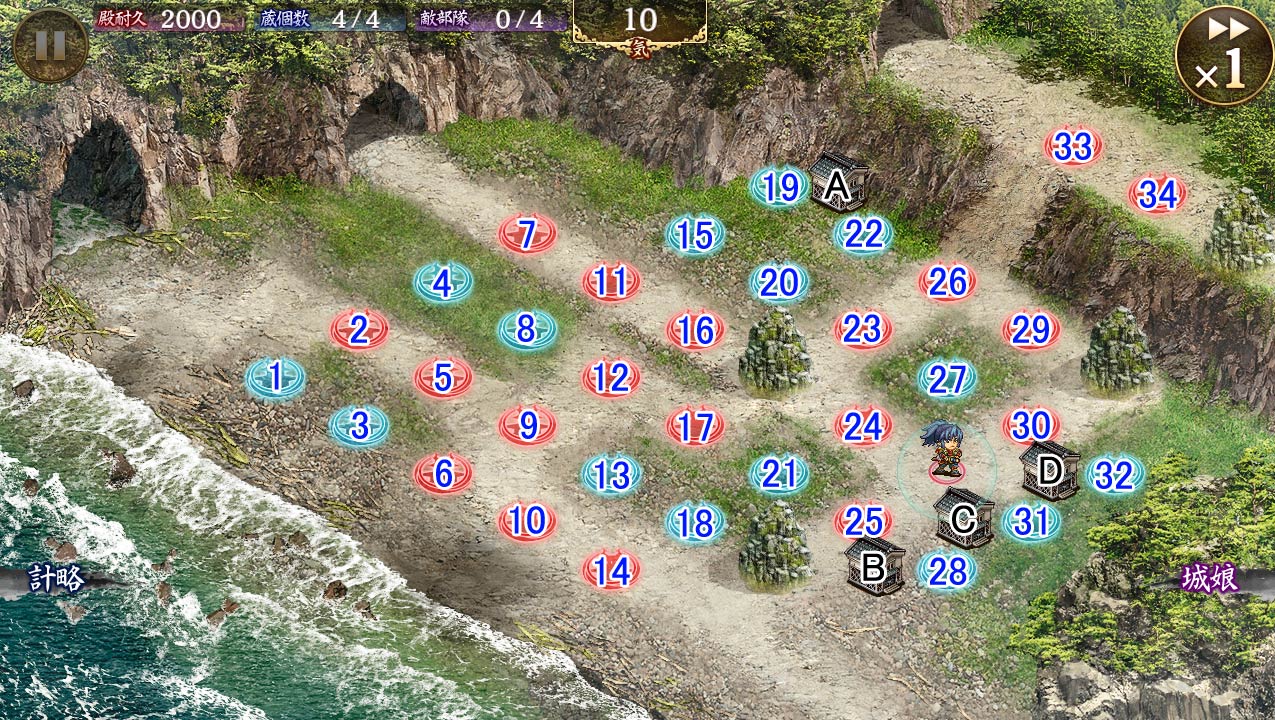This screenshot has height=720, width=1275.
Task: Select red deployment tile 34
Action: pos(1157,194)
